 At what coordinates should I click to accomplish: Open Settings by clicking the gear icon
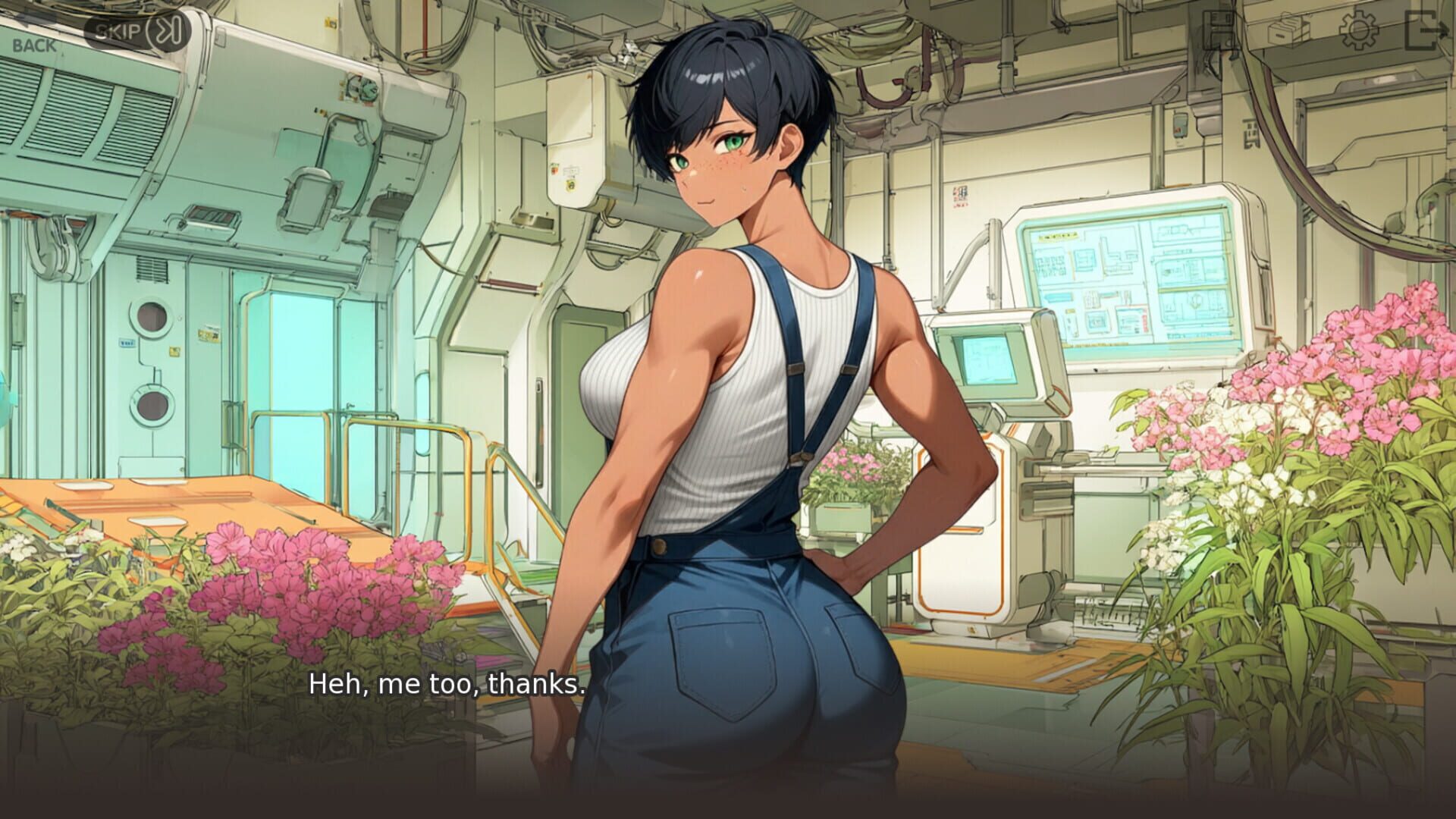pos(1358,30)
